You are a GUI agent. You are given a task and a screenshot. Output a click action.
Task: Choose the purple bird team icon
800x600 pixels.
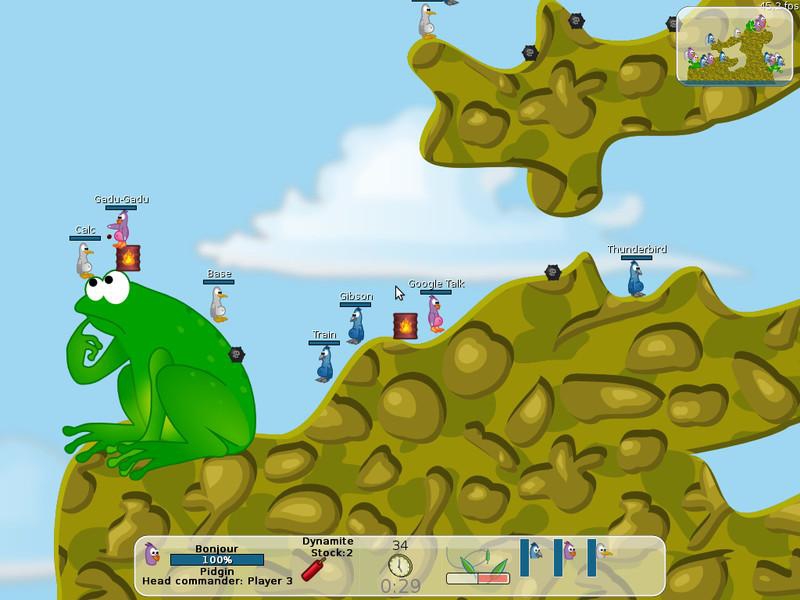pyautogui.click(x=569, y=549)
